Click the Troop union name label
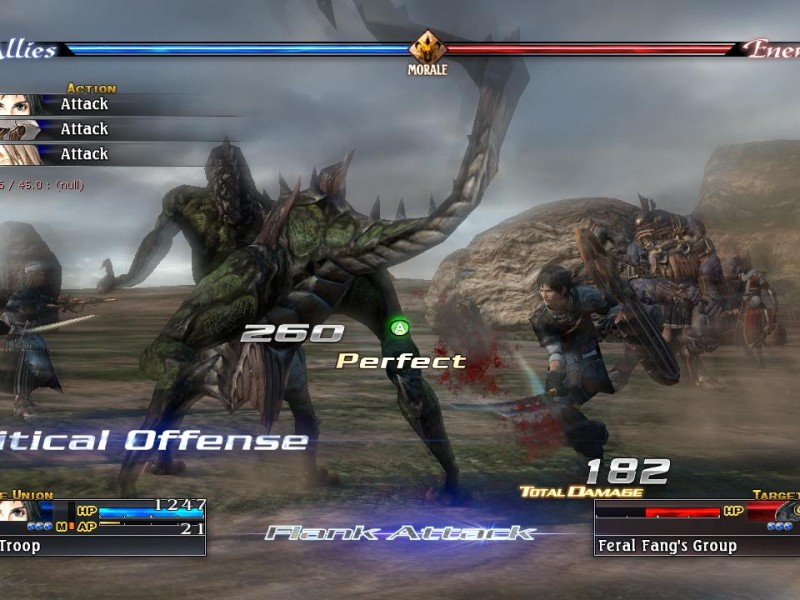Viewport: 800px width, 600px height. 20,546
